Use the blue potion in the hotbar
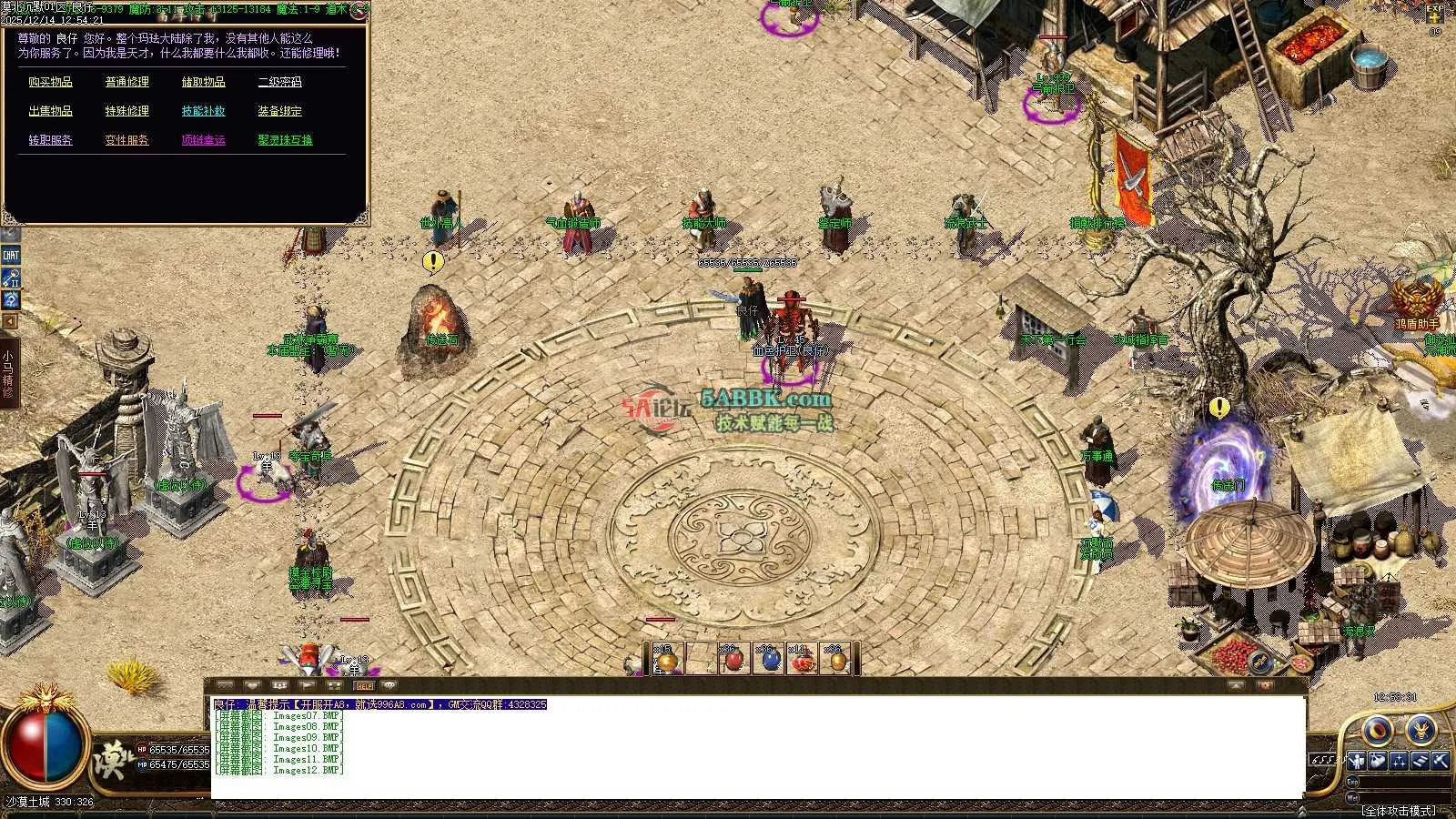The height and width of the screenshot is (819, 1456). 770,661
